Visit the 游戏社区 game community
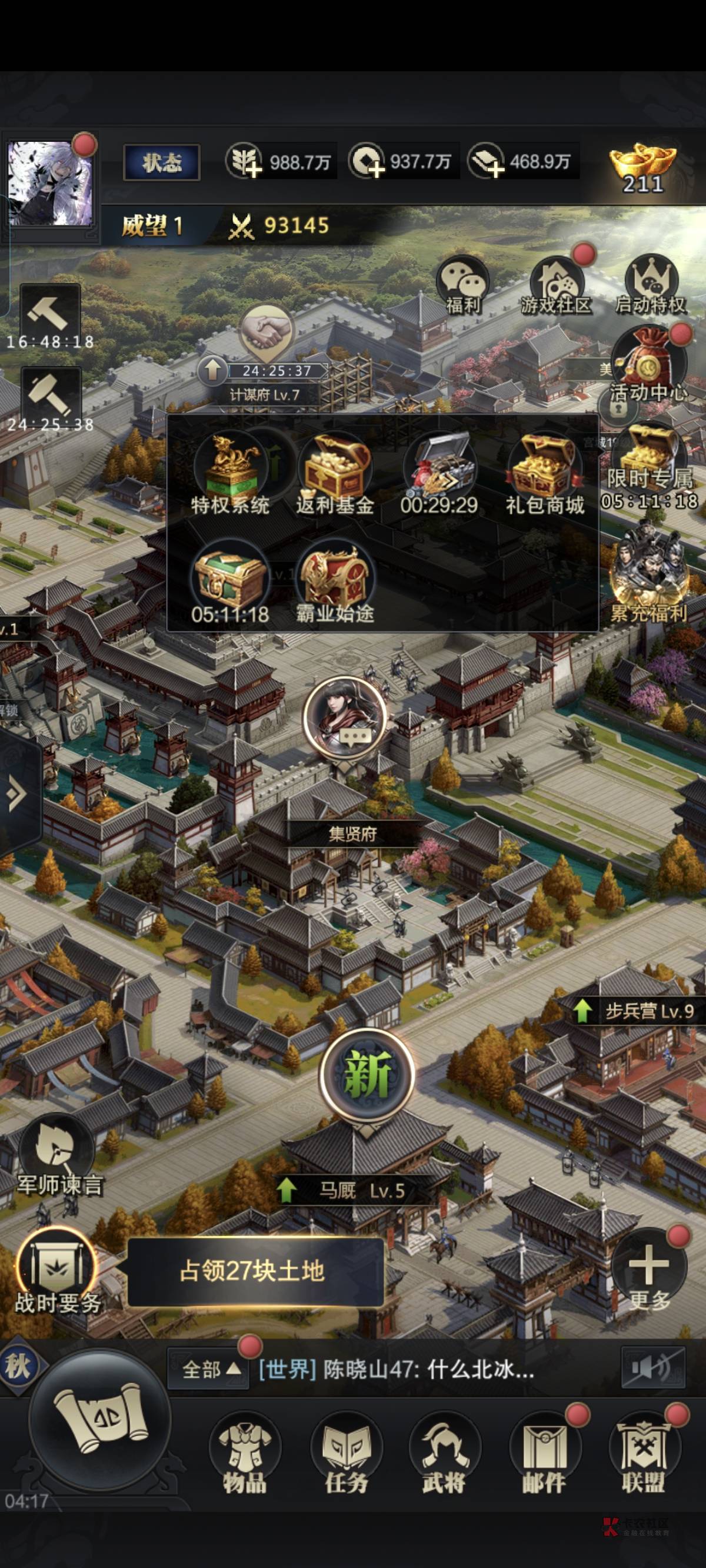This screenshot has height=1568, width=706. [x=555, y=285]
